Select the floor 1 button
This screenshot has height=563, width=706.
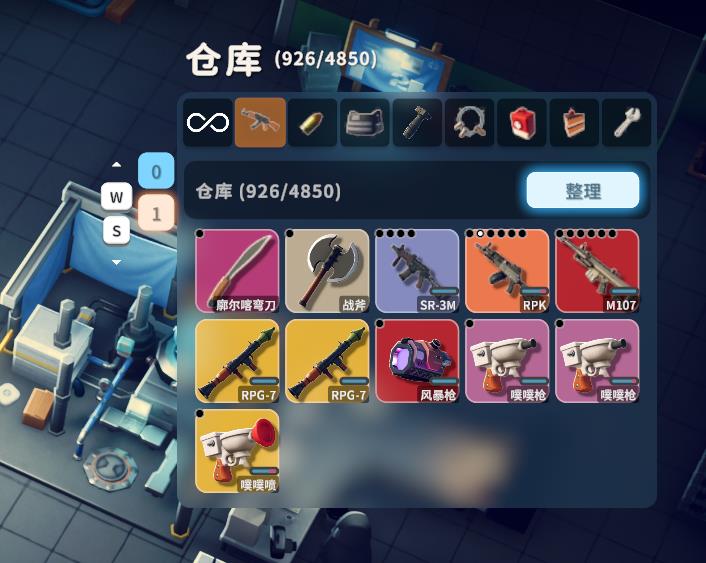point(156,212)
